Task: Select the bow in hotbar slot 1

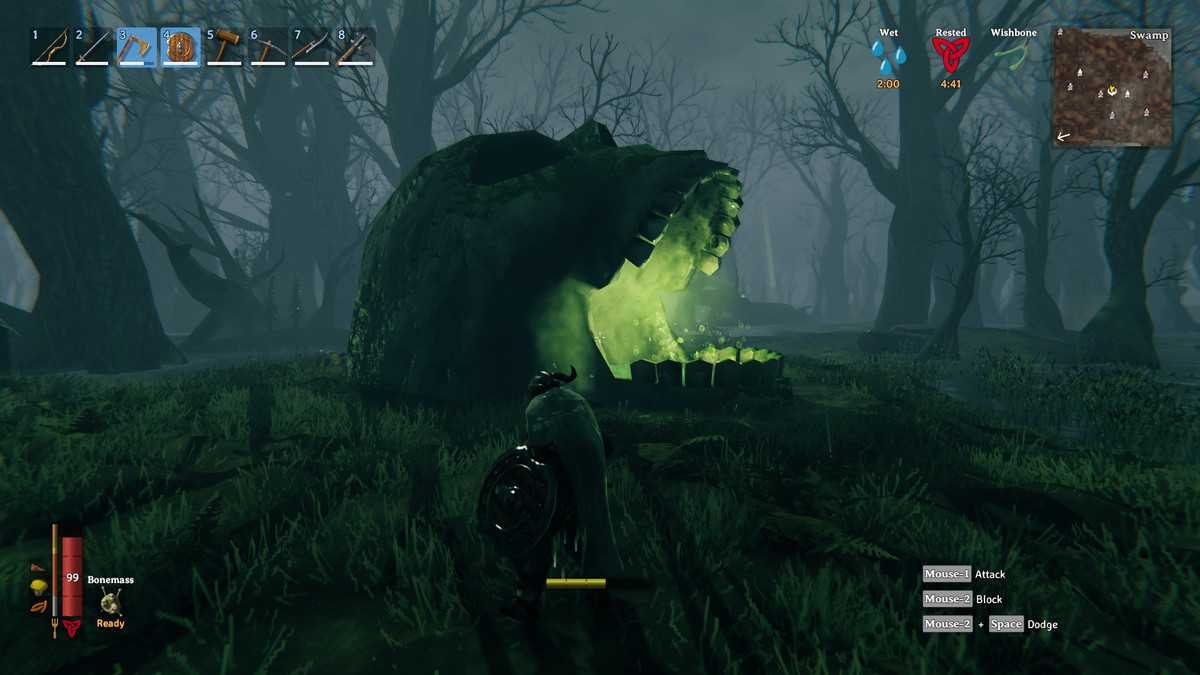Action: pos(49,47)
